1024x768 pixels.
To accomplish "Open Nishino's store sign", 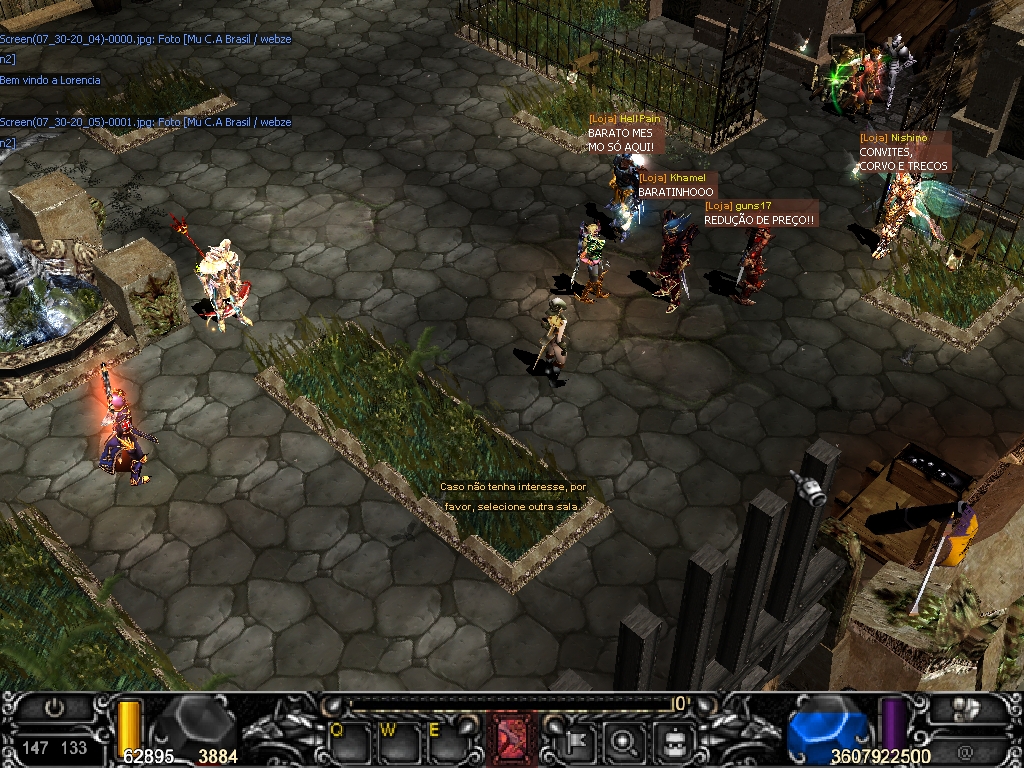I will (x=903, y=152).
